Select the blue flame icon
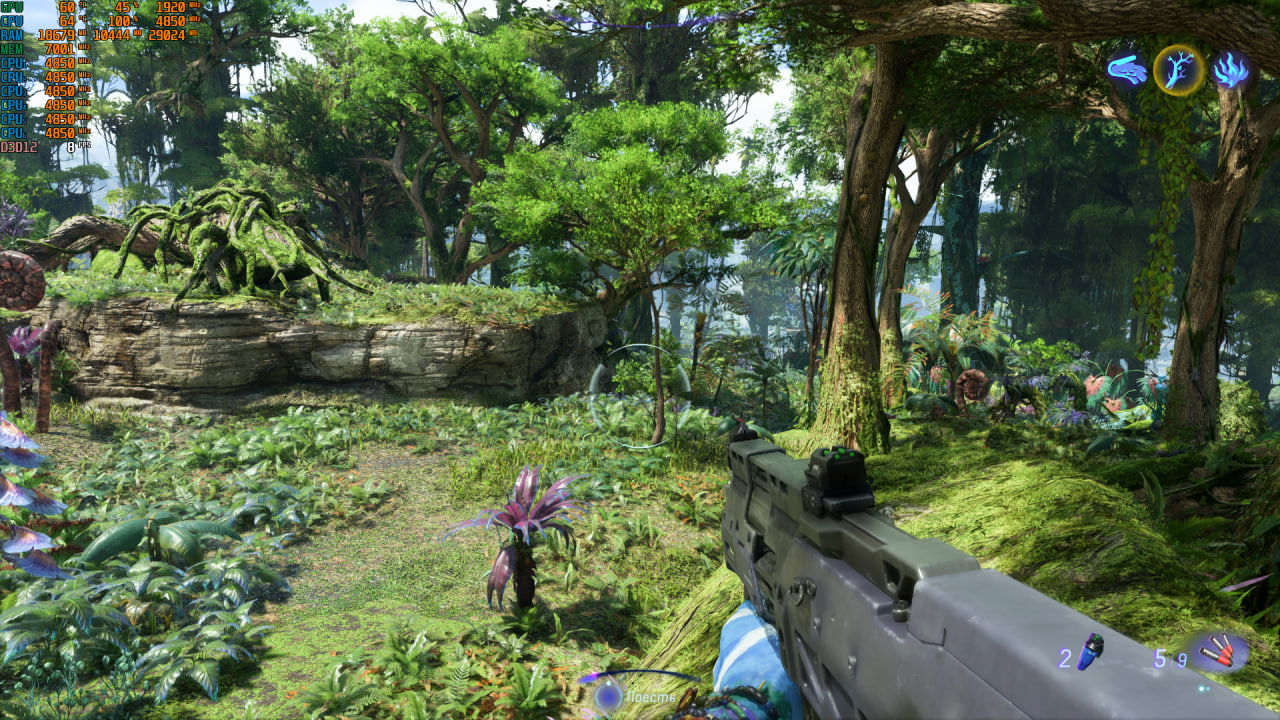This screenshot has width=1280, height=720. click(1230, 70)
